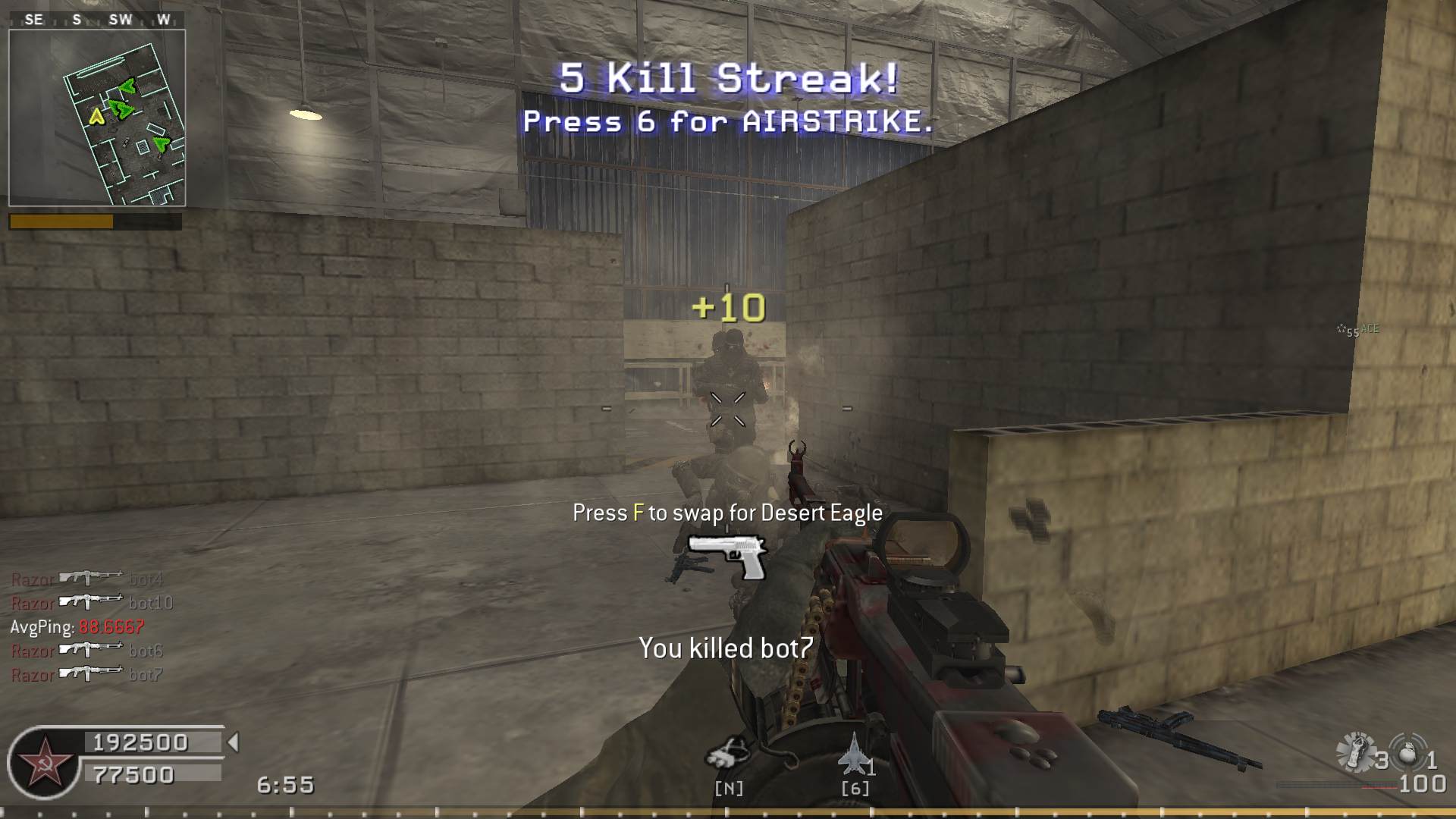Image resolution: width=1456 pixels, height=819 pixels.
Task: Select the bot10 kill feed entry
Action: point(92,602)
